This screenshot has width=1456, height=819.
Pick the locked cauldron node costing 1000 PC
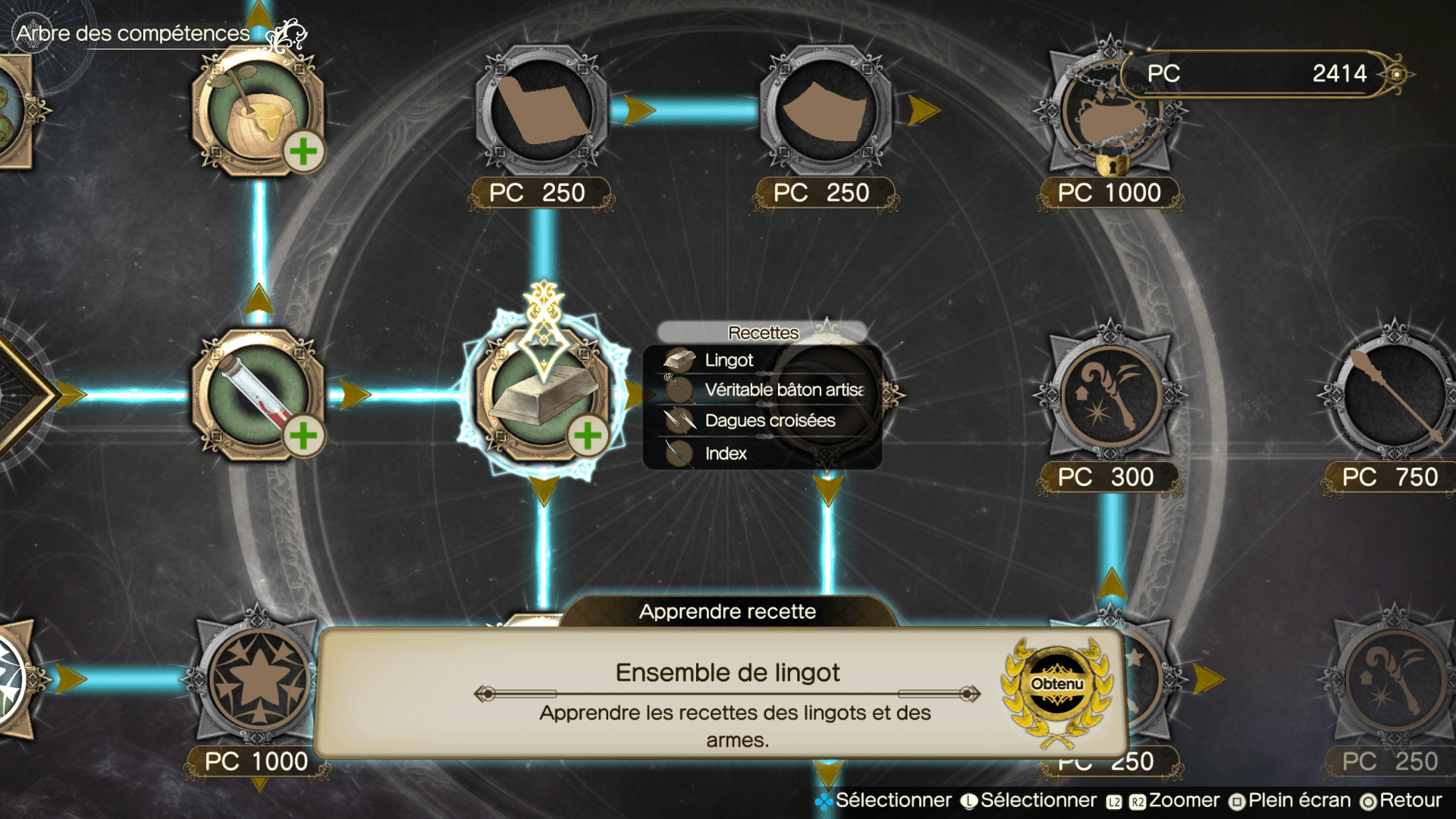point(1110,112)
